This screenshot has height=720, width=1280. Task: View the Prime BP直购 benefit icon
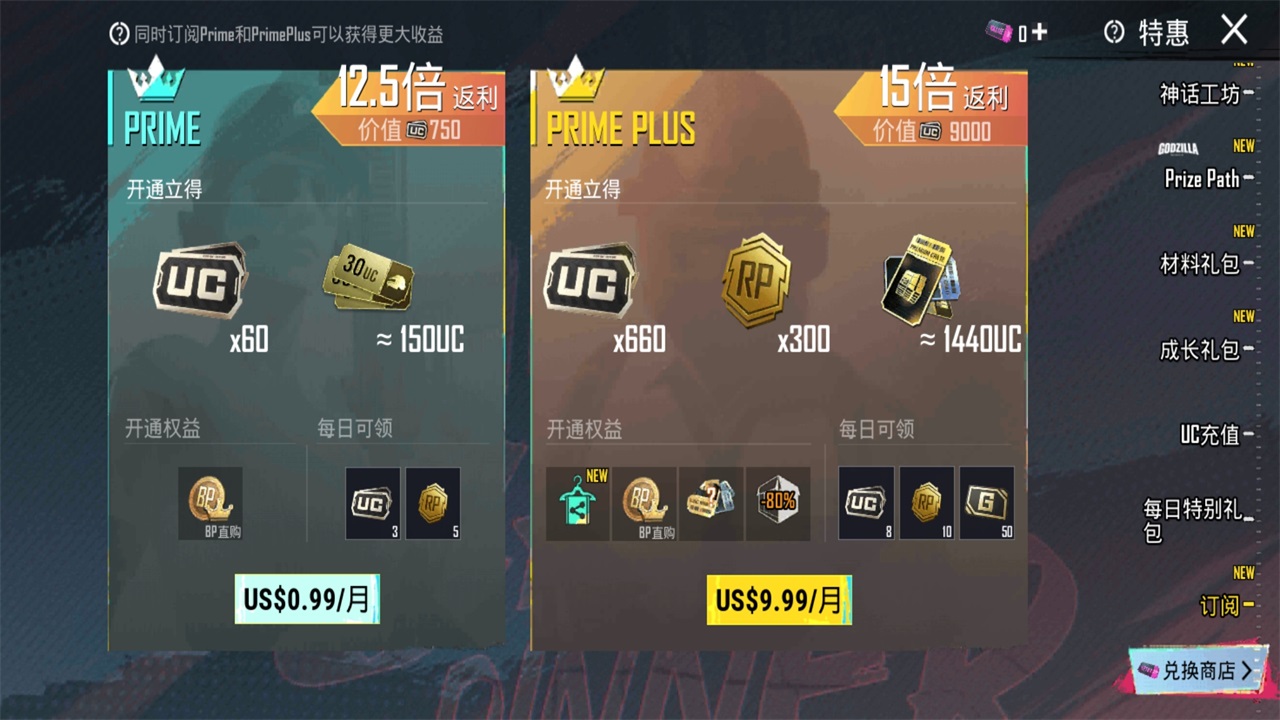tap(210, 503)
